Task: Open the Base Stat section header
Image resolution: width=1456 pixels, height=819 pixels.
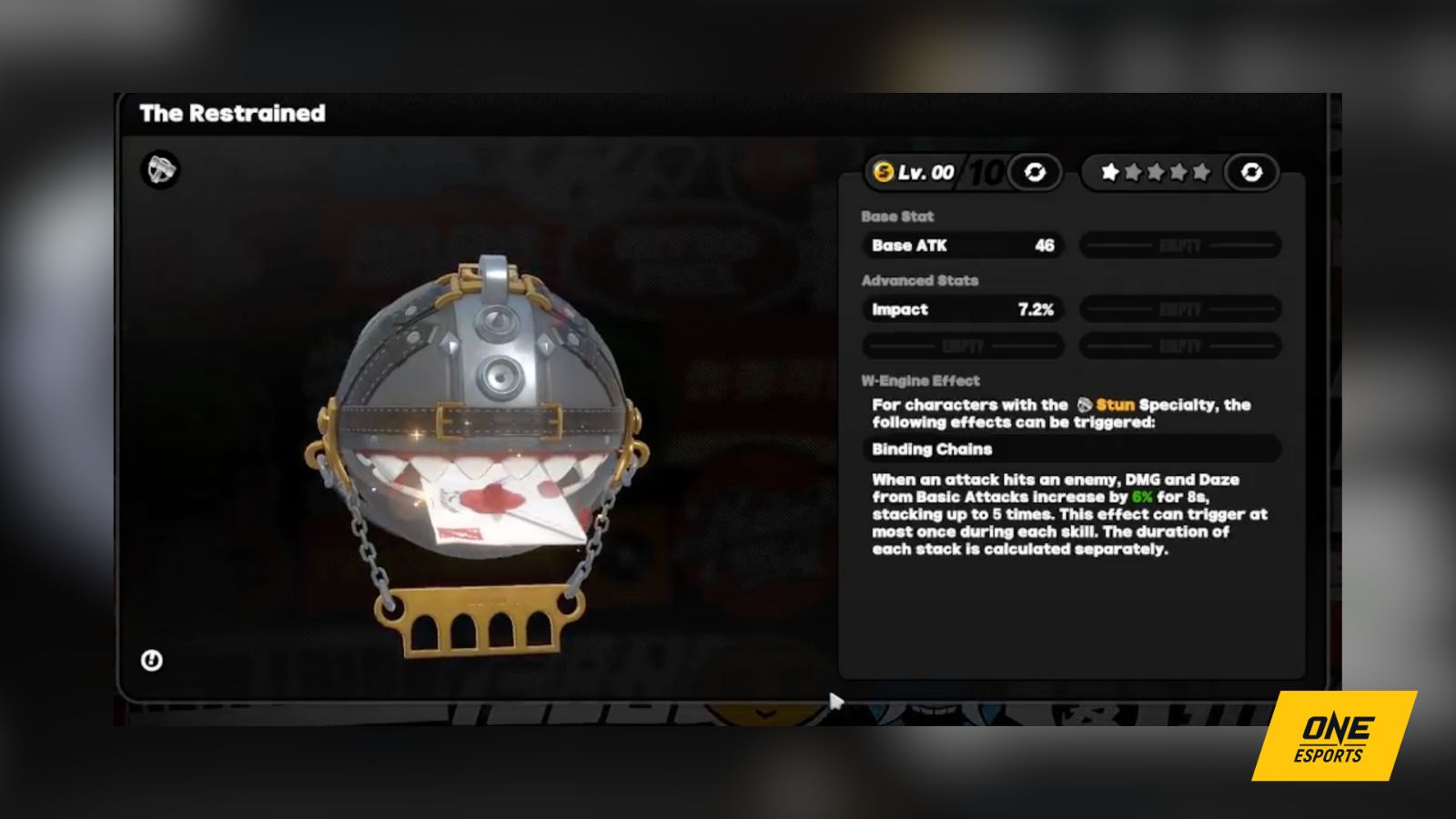Action: tap(896, 217)
